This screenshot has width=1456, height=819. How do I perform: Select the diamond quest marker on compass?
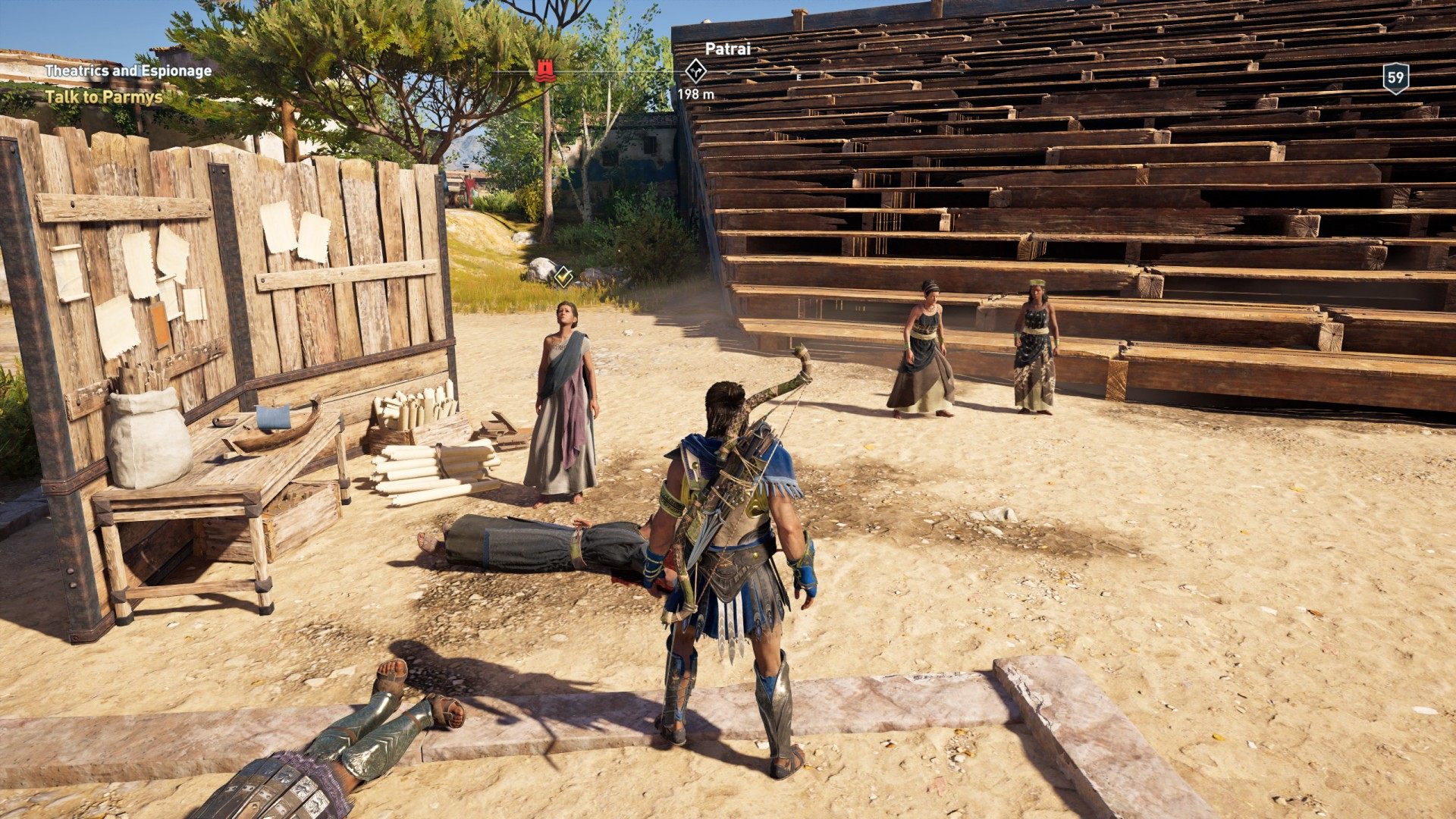[695, 71]
